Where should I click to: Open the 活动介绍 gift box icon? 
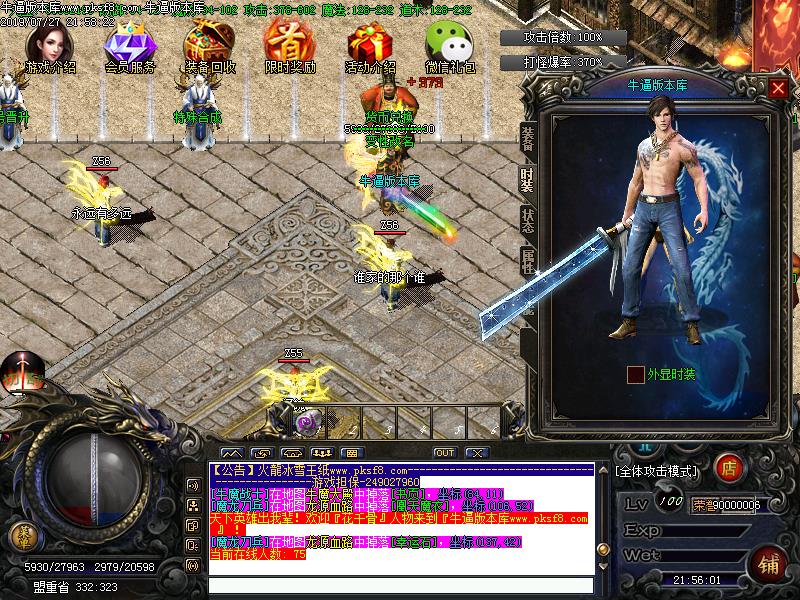(369, 46)
